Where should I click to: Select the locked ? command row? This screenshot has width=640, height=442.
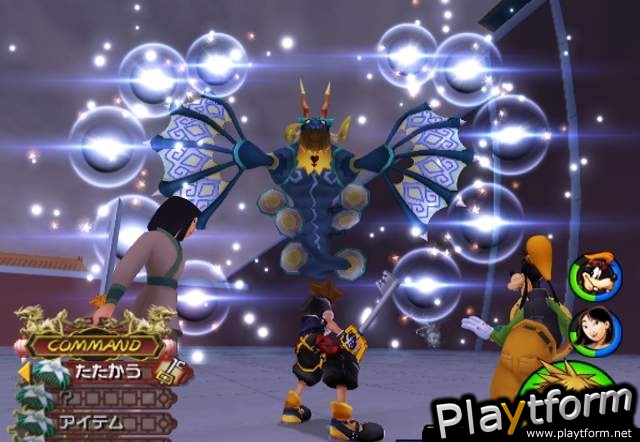[x=98, y=398]
